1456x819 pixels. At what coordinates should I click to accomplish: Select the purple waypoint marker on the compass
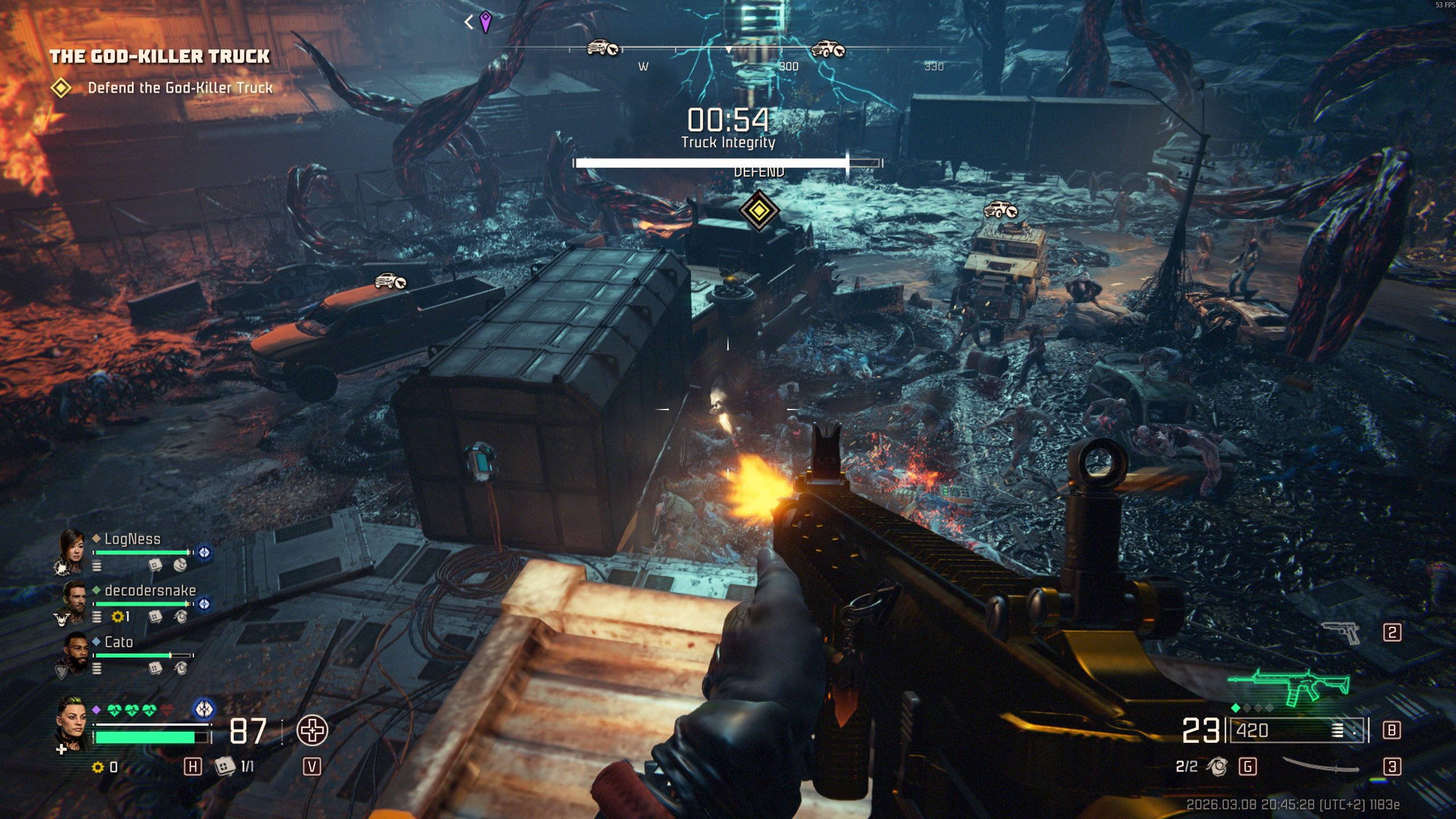[485, 22]
